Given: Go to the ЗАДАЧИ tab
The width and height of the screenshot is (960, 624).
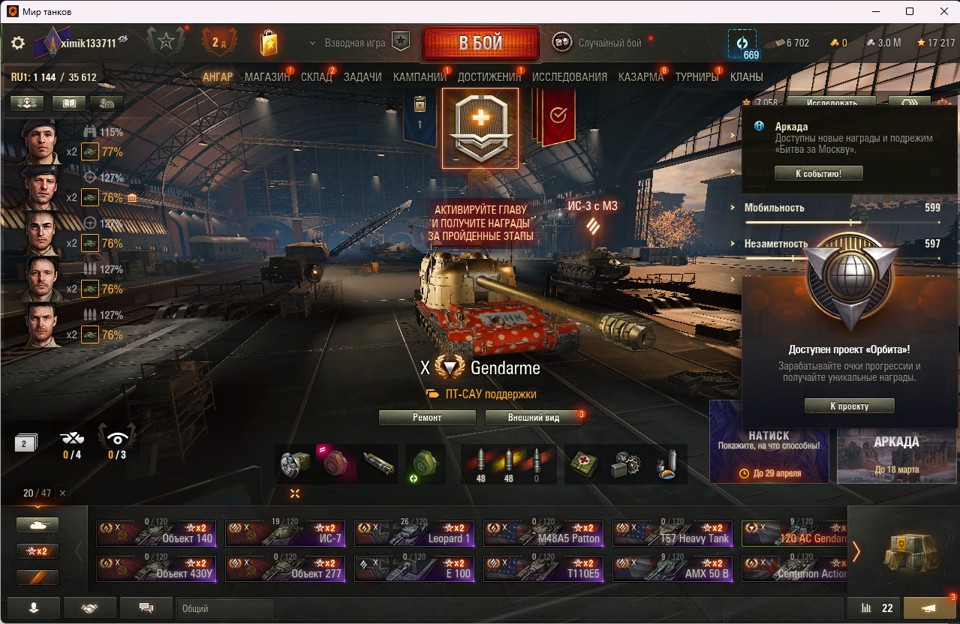Looking at the screenshot, I should pyautogui.click(x=362, y=77).
